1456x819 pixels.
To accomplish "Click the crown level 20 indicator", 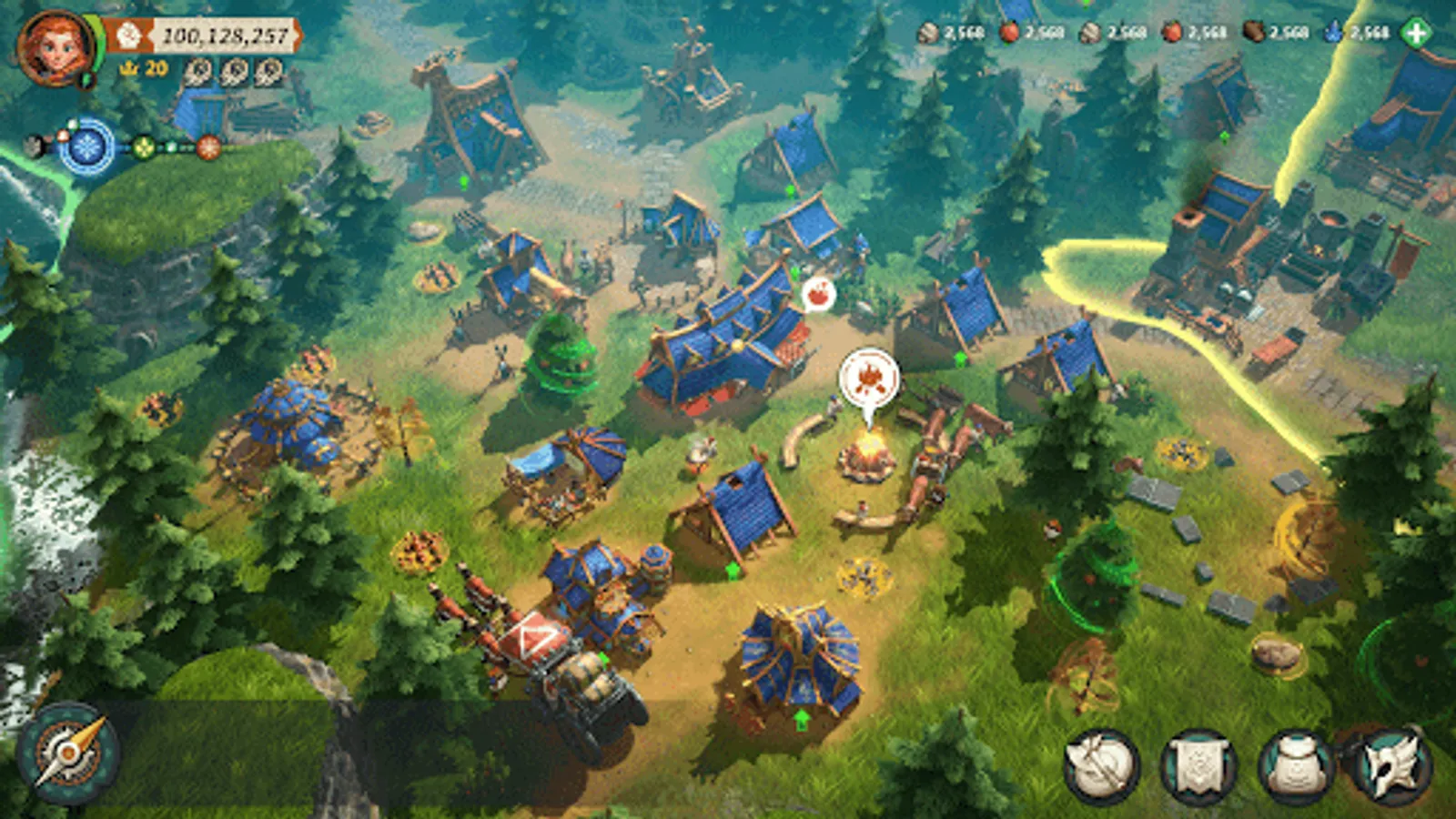I will [143, 67].
